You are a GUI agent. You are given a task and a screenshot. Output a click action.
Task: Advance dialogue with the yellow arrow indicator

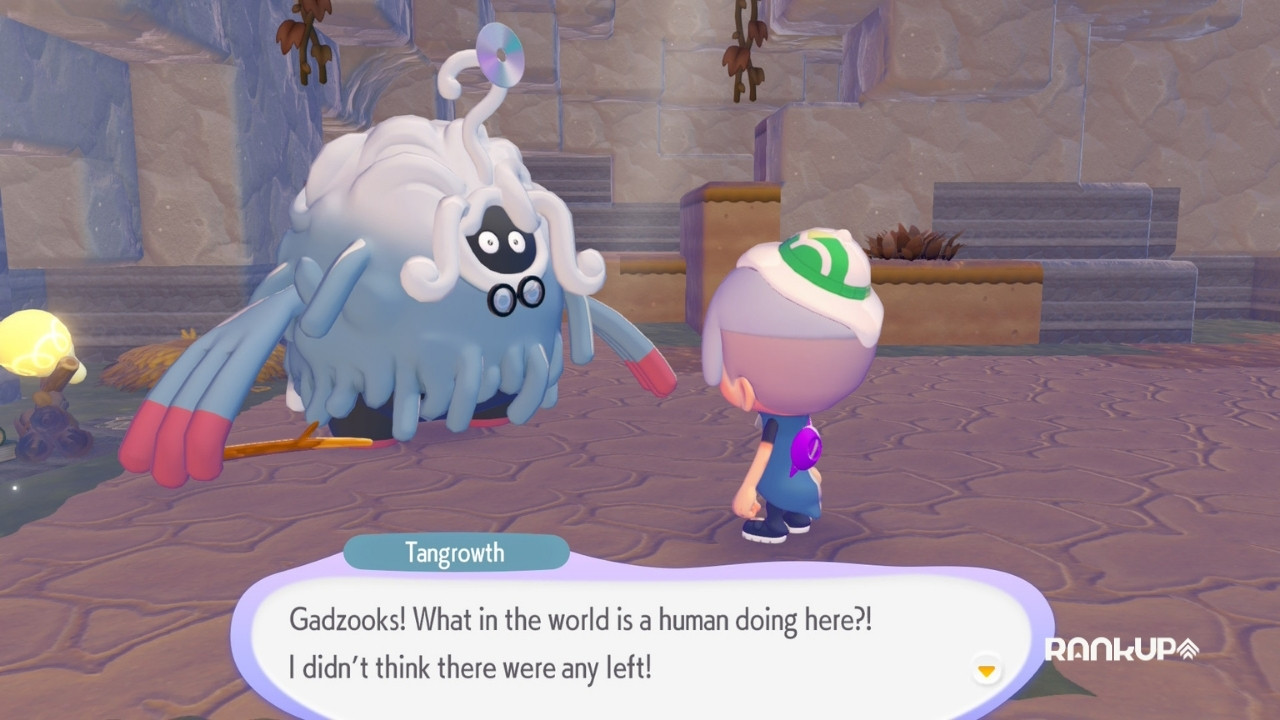click(x=987, y=670)
